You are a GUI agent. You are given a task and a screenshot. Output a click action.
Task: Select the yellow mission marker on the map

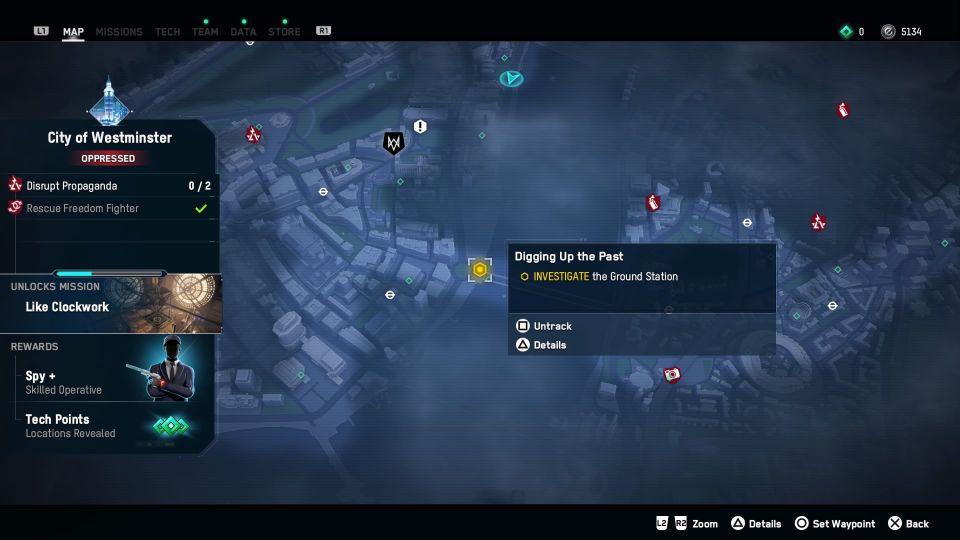click(x=480, y=269)
